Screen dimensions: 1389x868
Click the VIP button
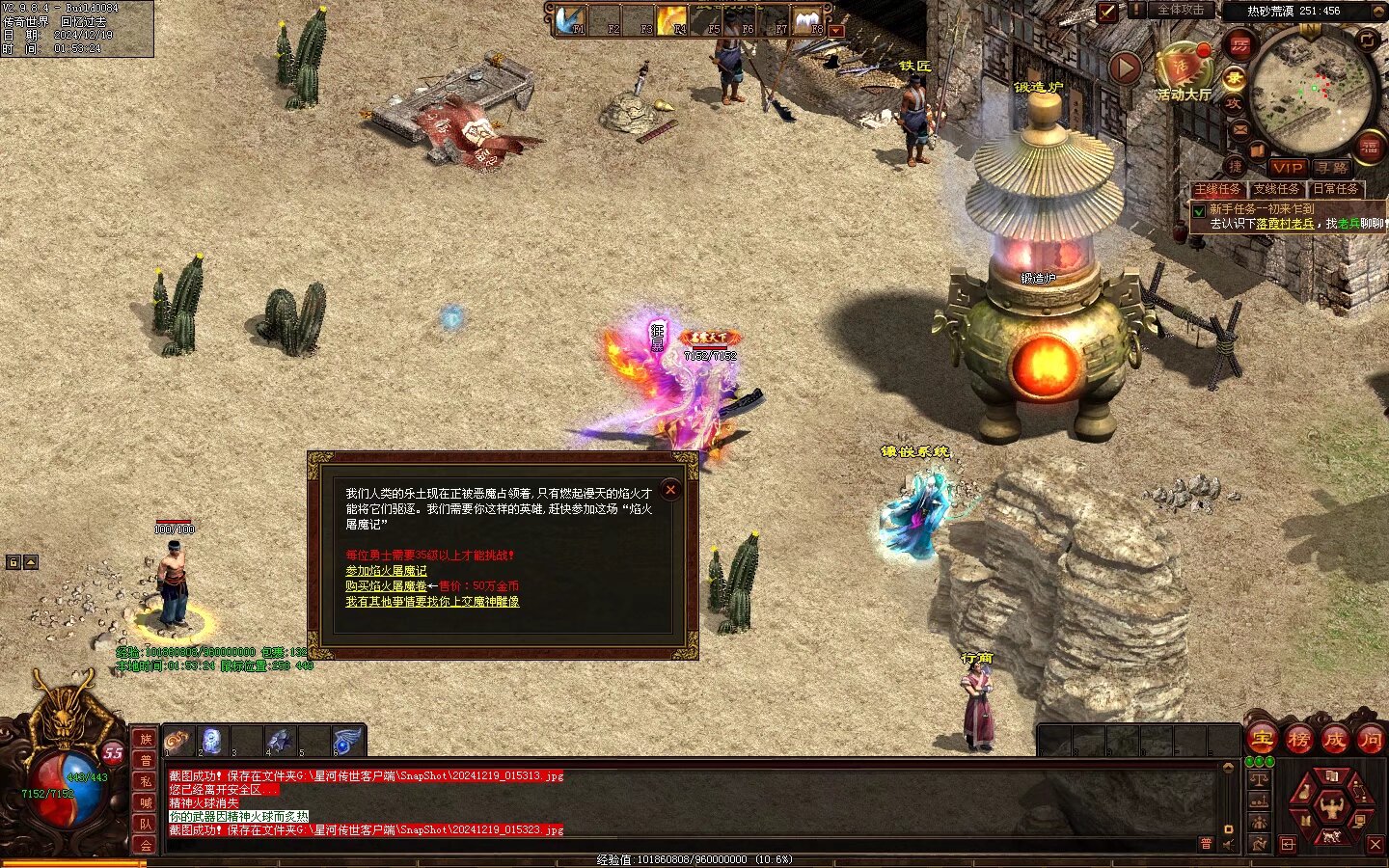coord(1287,168)
